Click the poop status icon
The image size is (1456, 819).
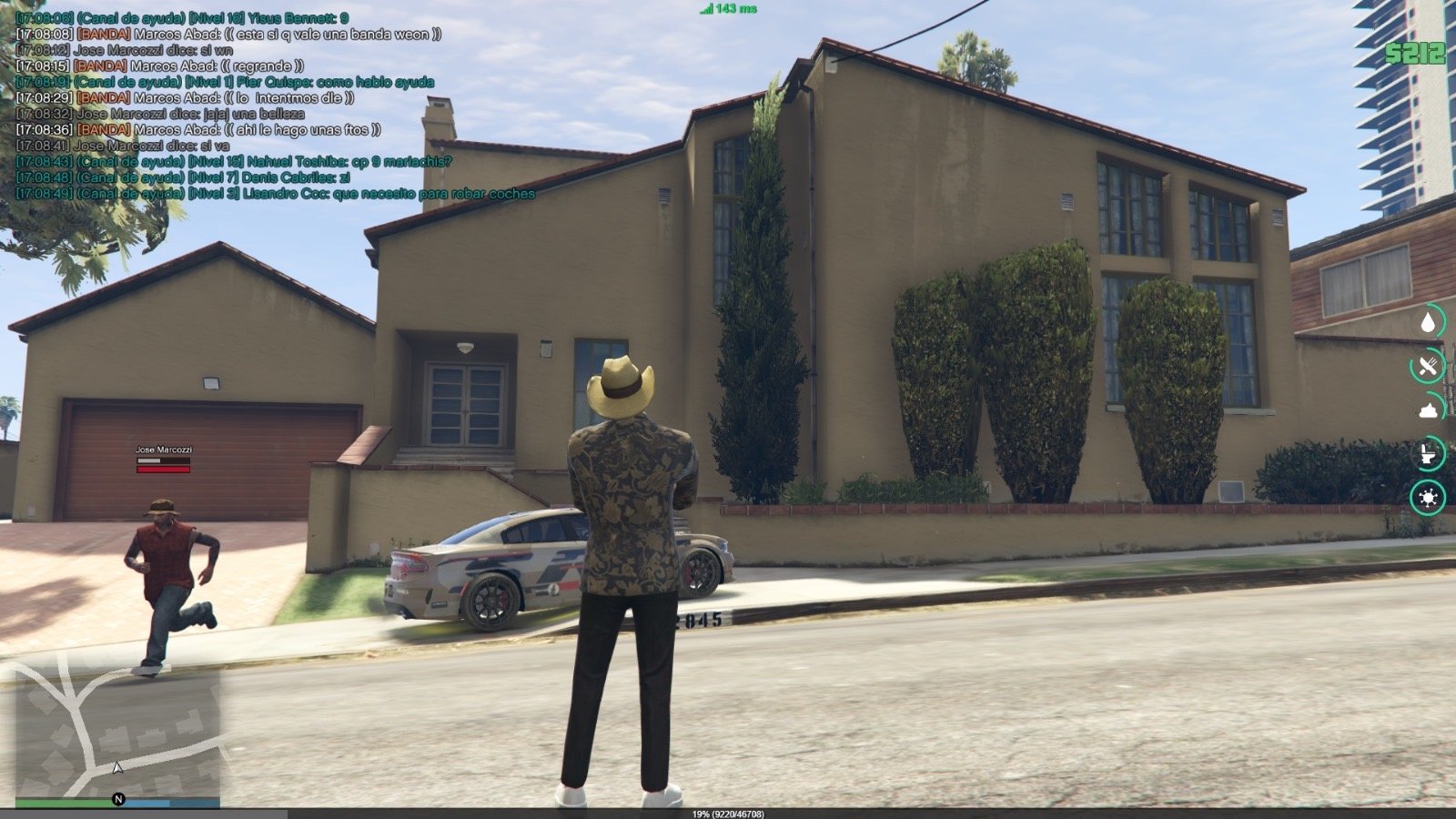1429,409
